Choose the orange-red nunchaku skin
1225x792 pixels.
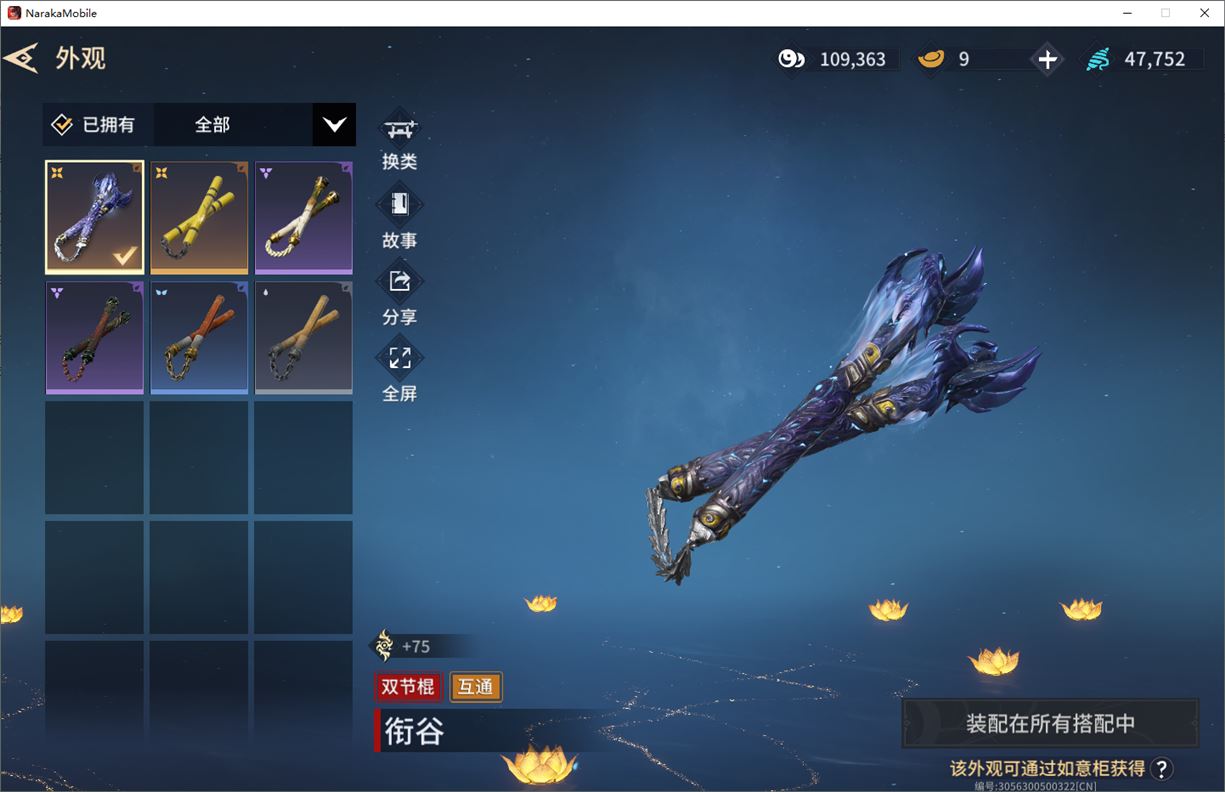click(199, 337)
